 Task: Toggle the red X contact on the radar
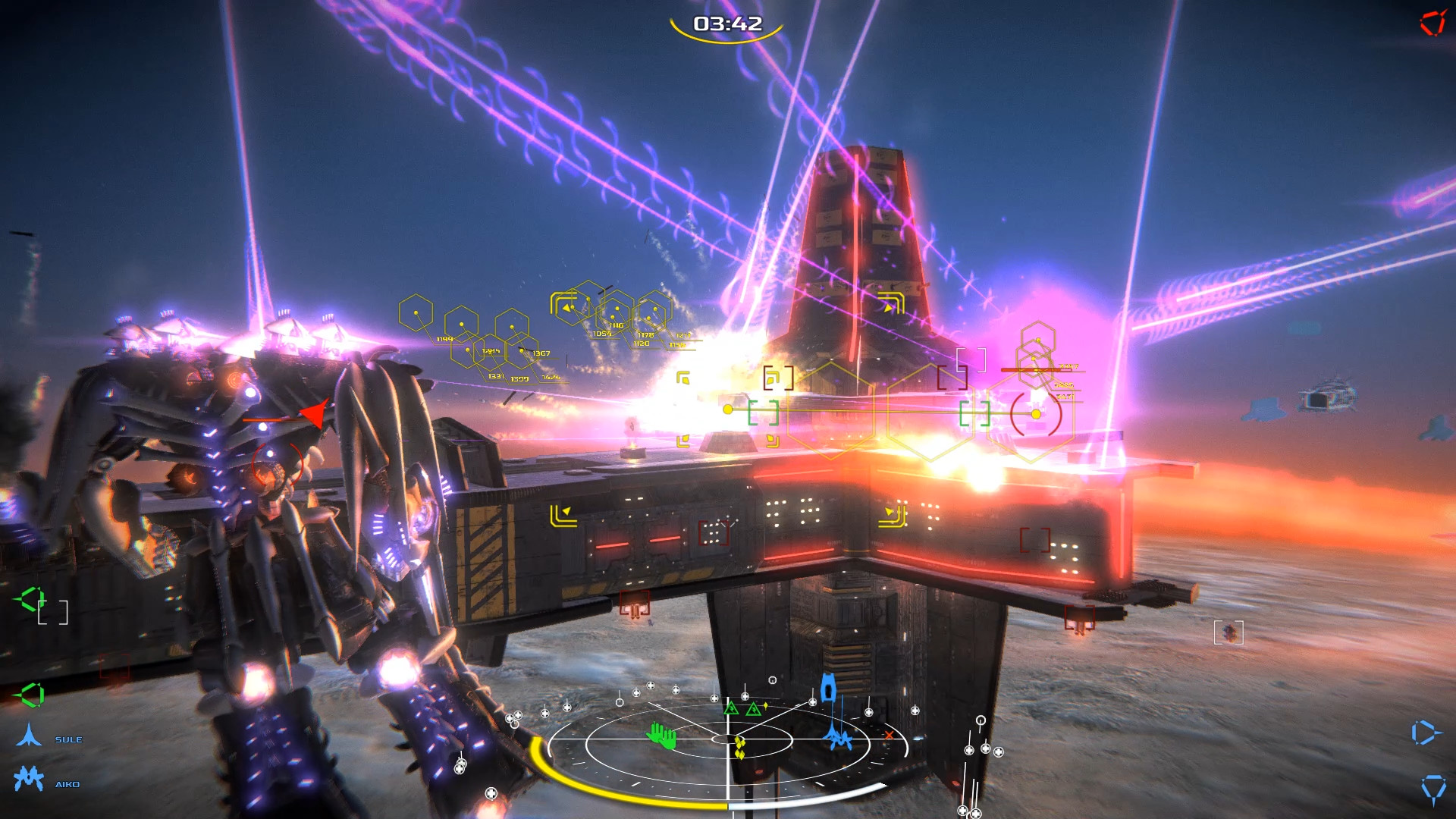pyautogui.click(x=889, y=735)
